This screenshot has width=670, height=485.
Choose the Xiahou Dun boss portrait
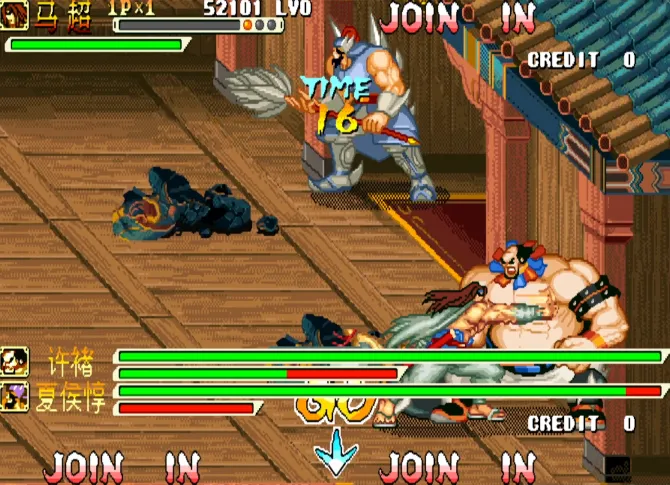pos(14,397)
